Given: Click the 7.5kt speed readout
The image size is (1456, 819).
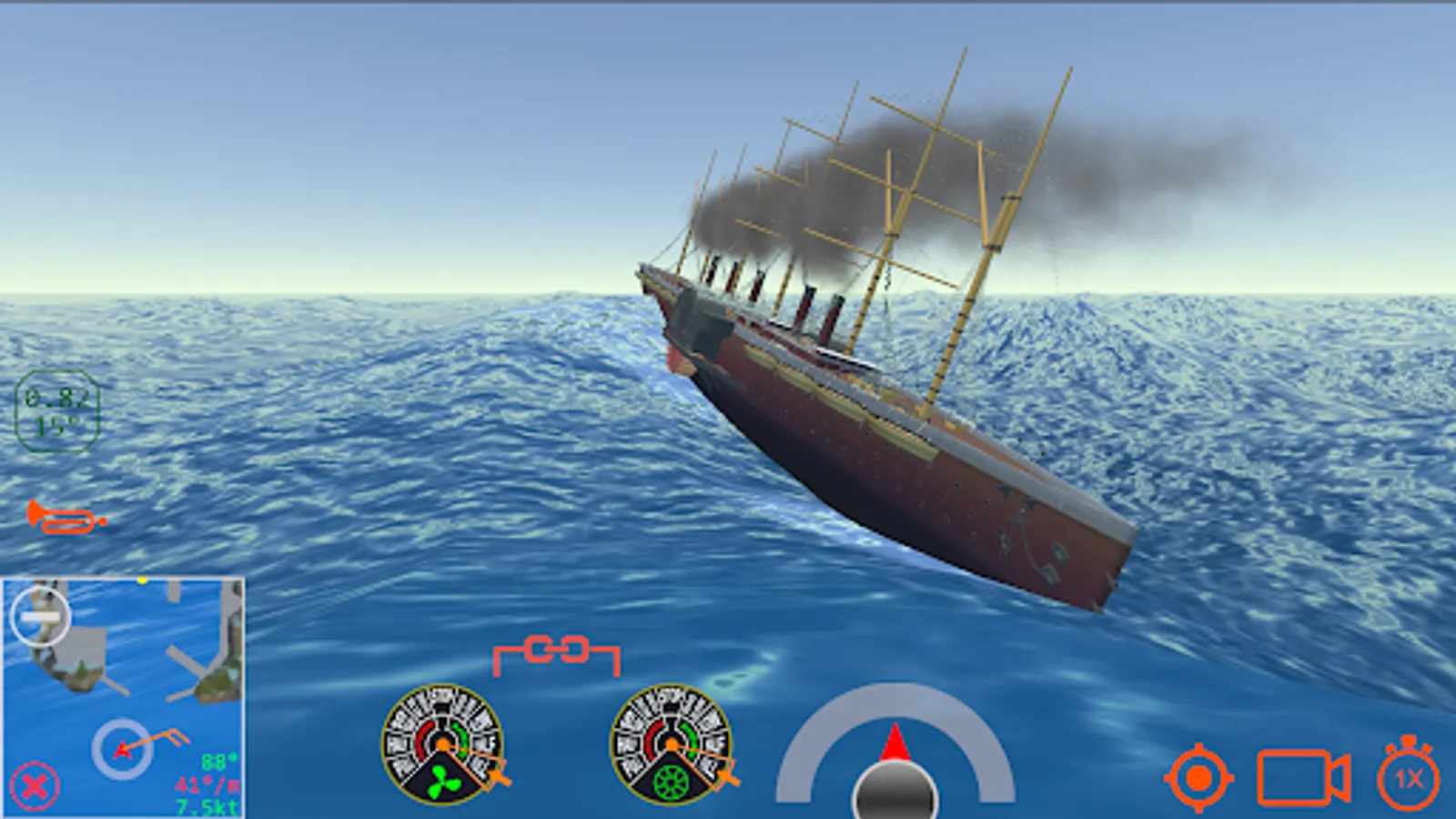Looking at the screenshot, I should pos(206,806).
